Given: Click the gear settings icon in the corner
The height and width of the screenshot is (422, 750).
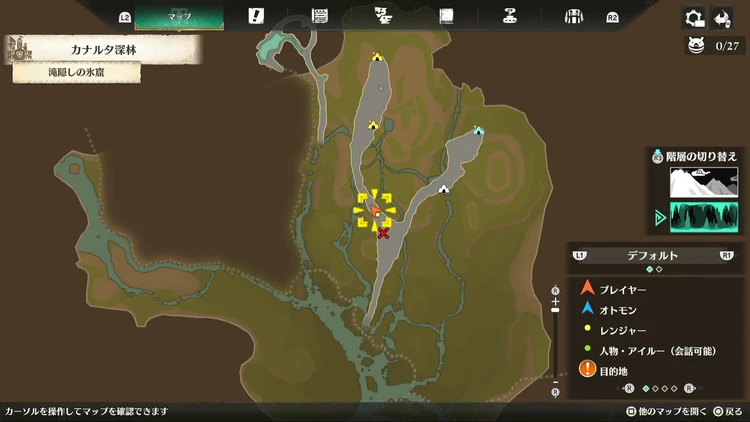Looking at the screenshot, I should tap(694, 17).
